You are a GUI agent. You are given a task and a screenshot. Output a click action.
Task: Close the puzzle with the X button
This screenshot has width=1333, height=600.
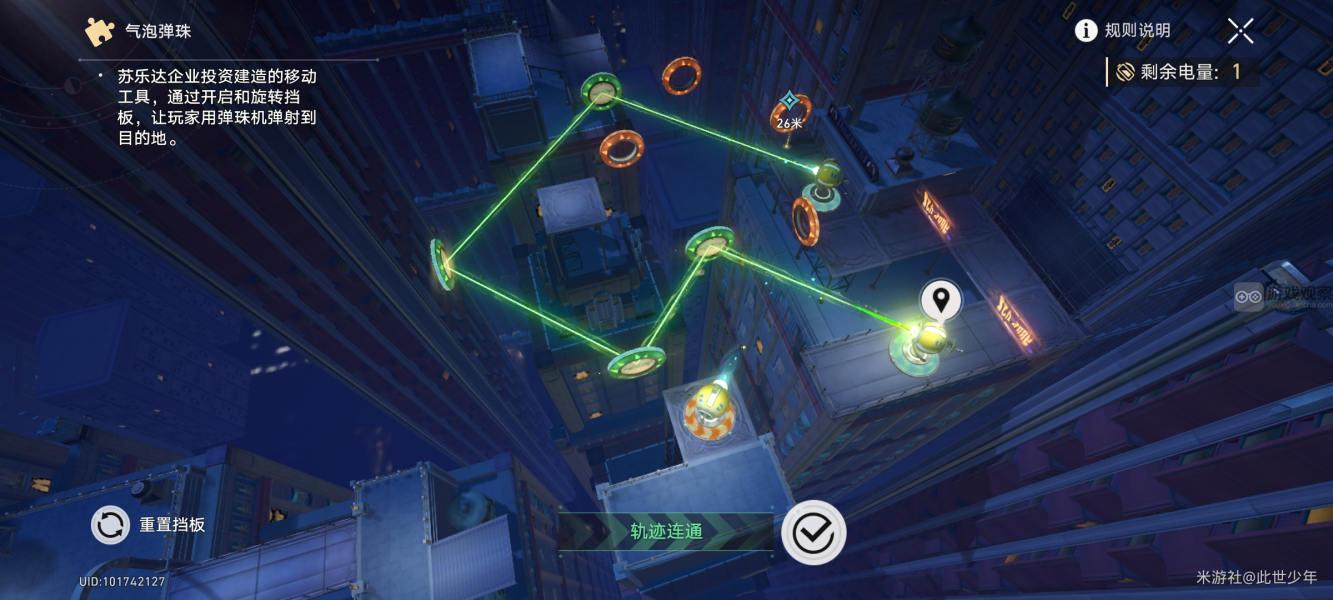pyautogui.click(x=1241, y=31)
